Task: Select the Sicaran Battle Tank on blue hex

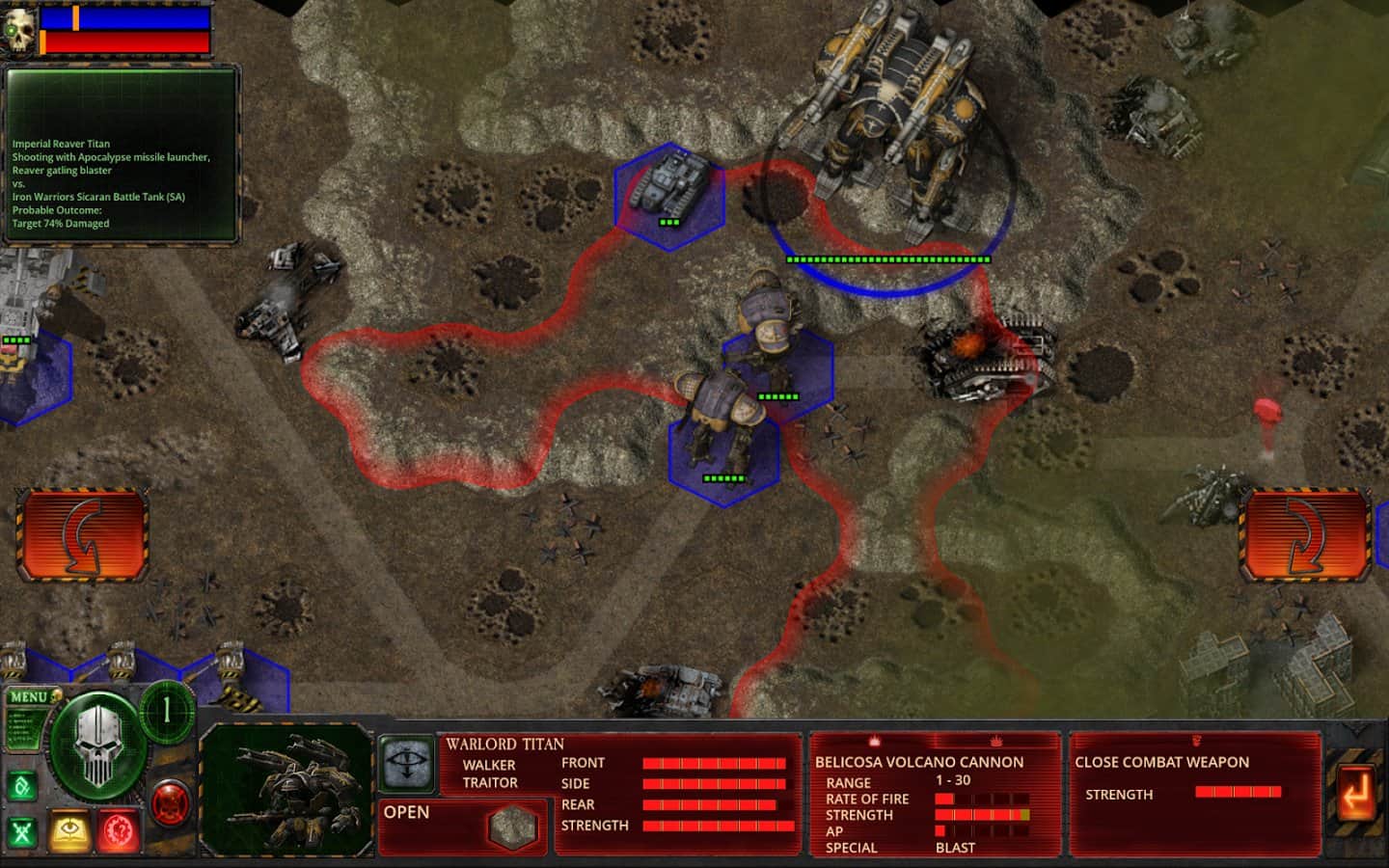Action: tap(668, 194)
